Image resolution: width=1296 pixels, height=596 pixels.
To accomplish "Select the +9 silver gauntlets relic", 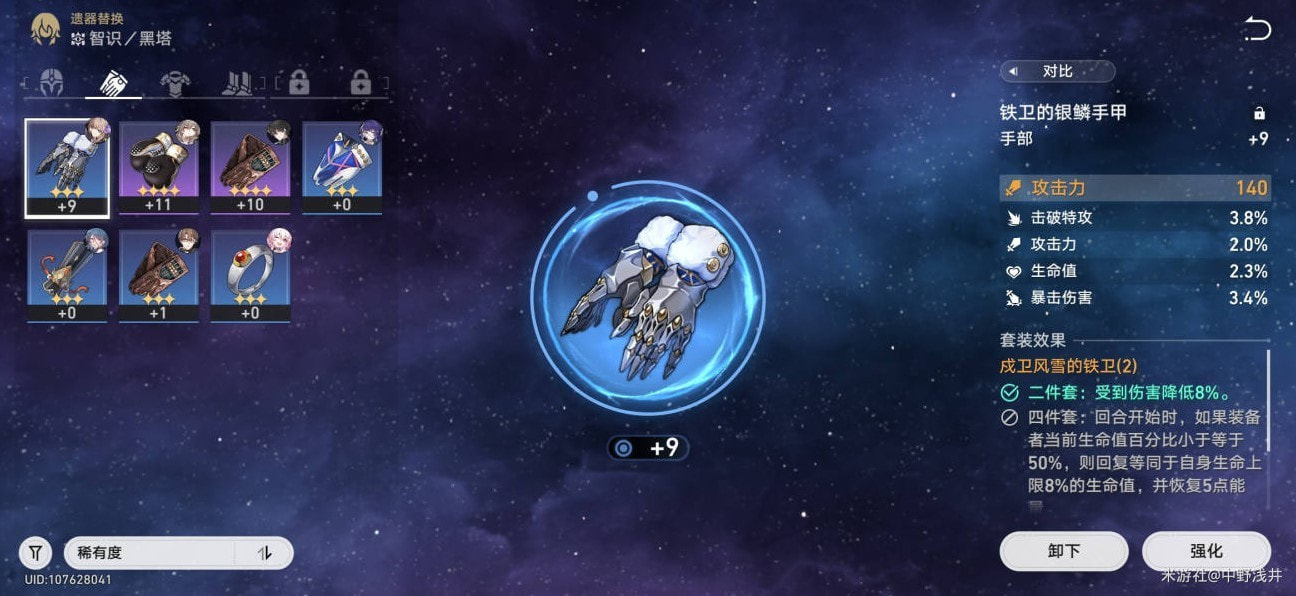I will click(x=68, y=167).
